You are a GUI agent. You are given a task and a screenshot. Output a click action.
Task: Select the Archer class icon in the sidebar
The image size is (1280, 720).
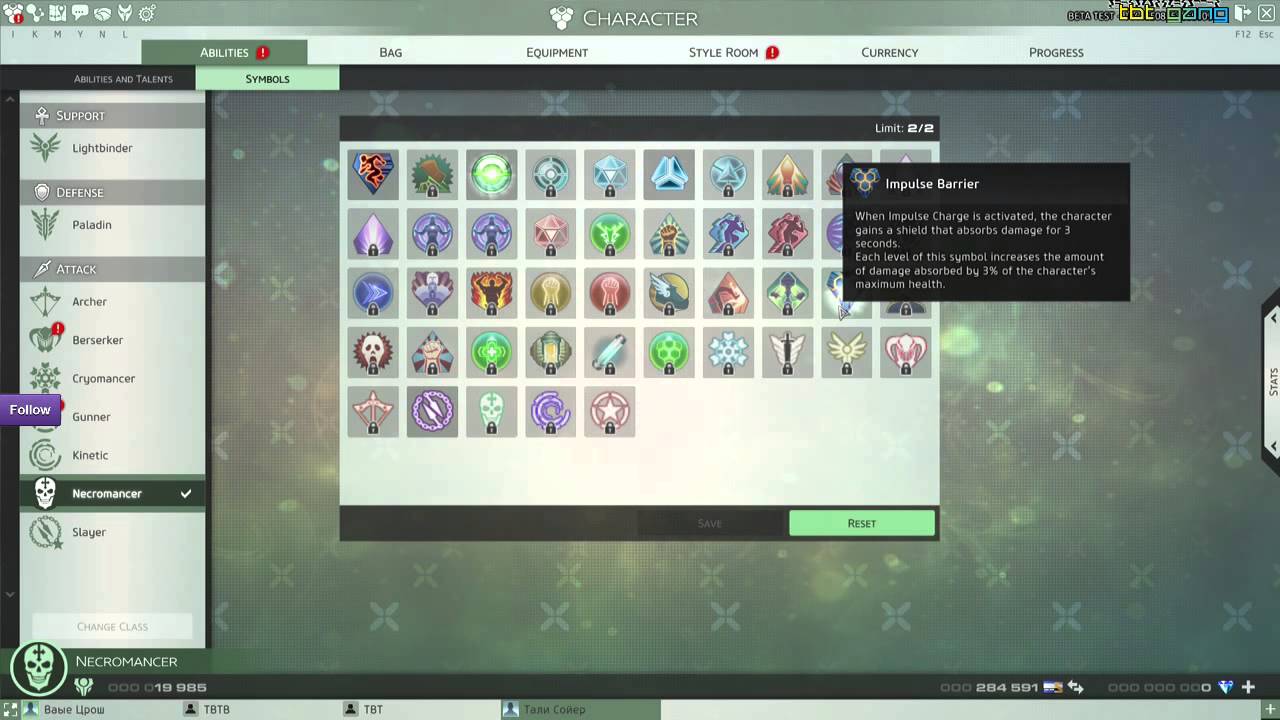(45, 301)
